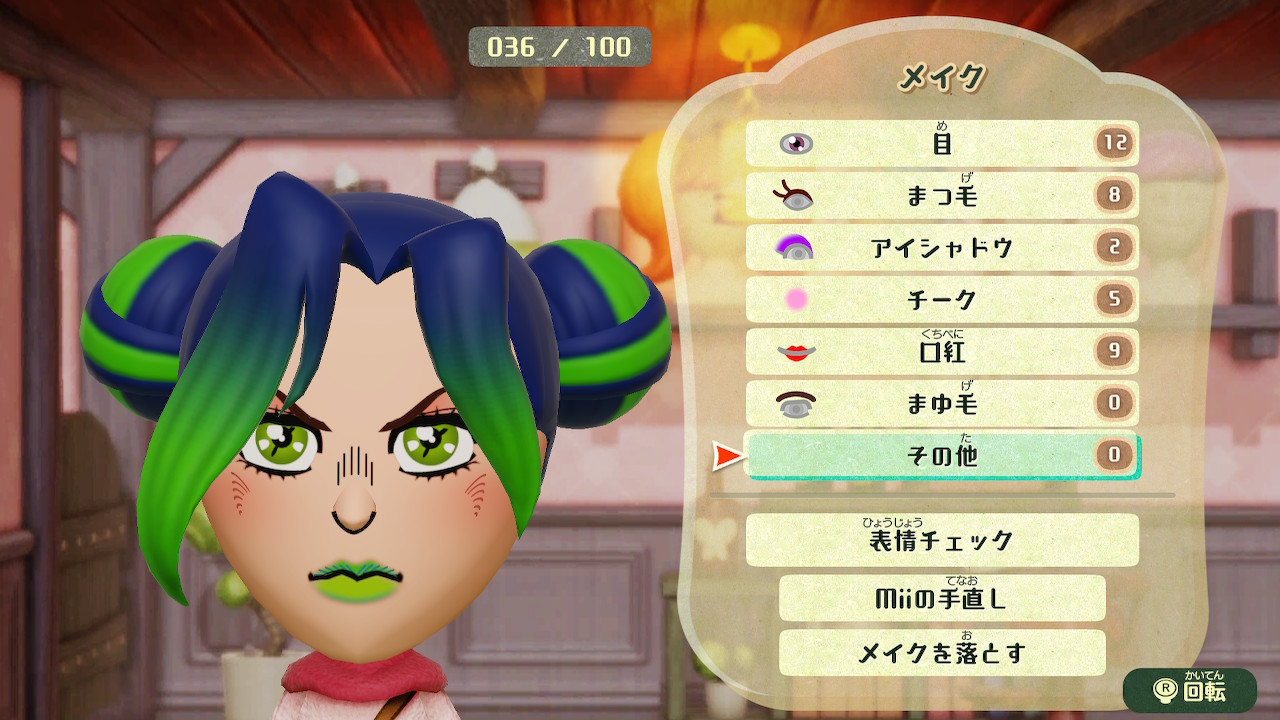Viewport: 1280px width, 720px height.
Task: Select the アイシャドウ eyeshadow category
Action: tap(940, 249)
